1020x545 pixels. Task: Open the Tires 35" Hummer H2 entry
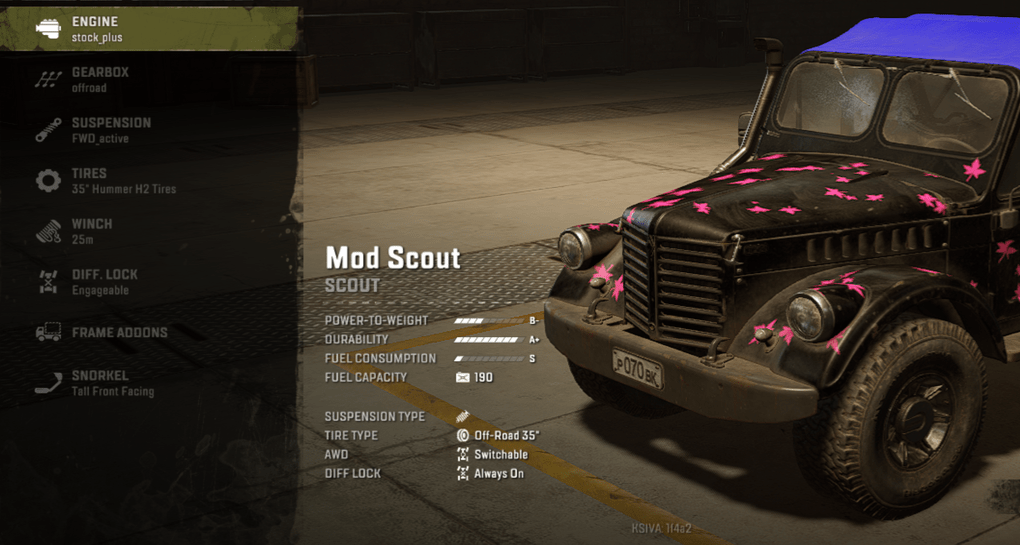tap(148, 181)
